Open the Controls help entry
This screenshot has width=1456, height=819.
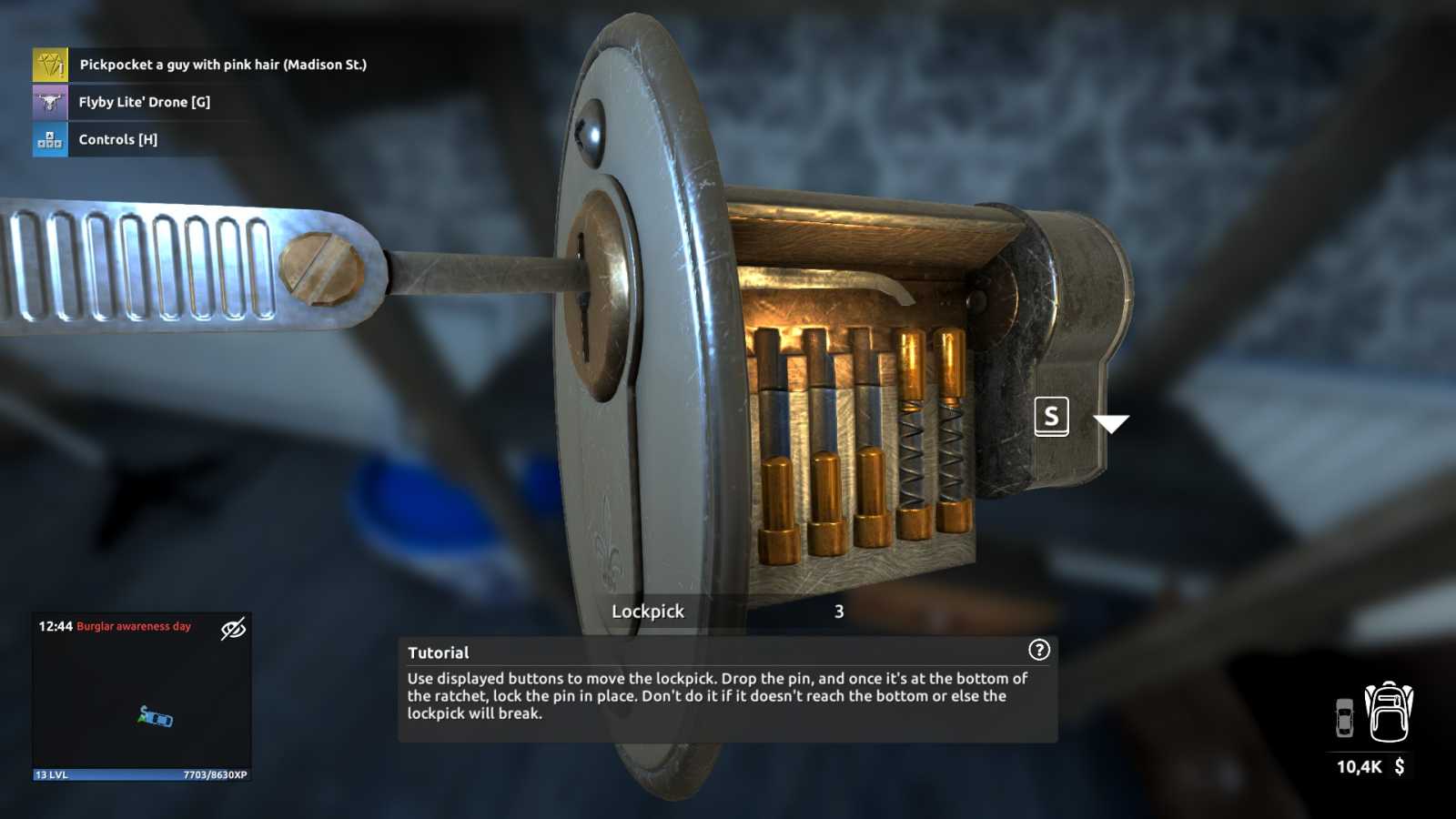tap(117, 139)
